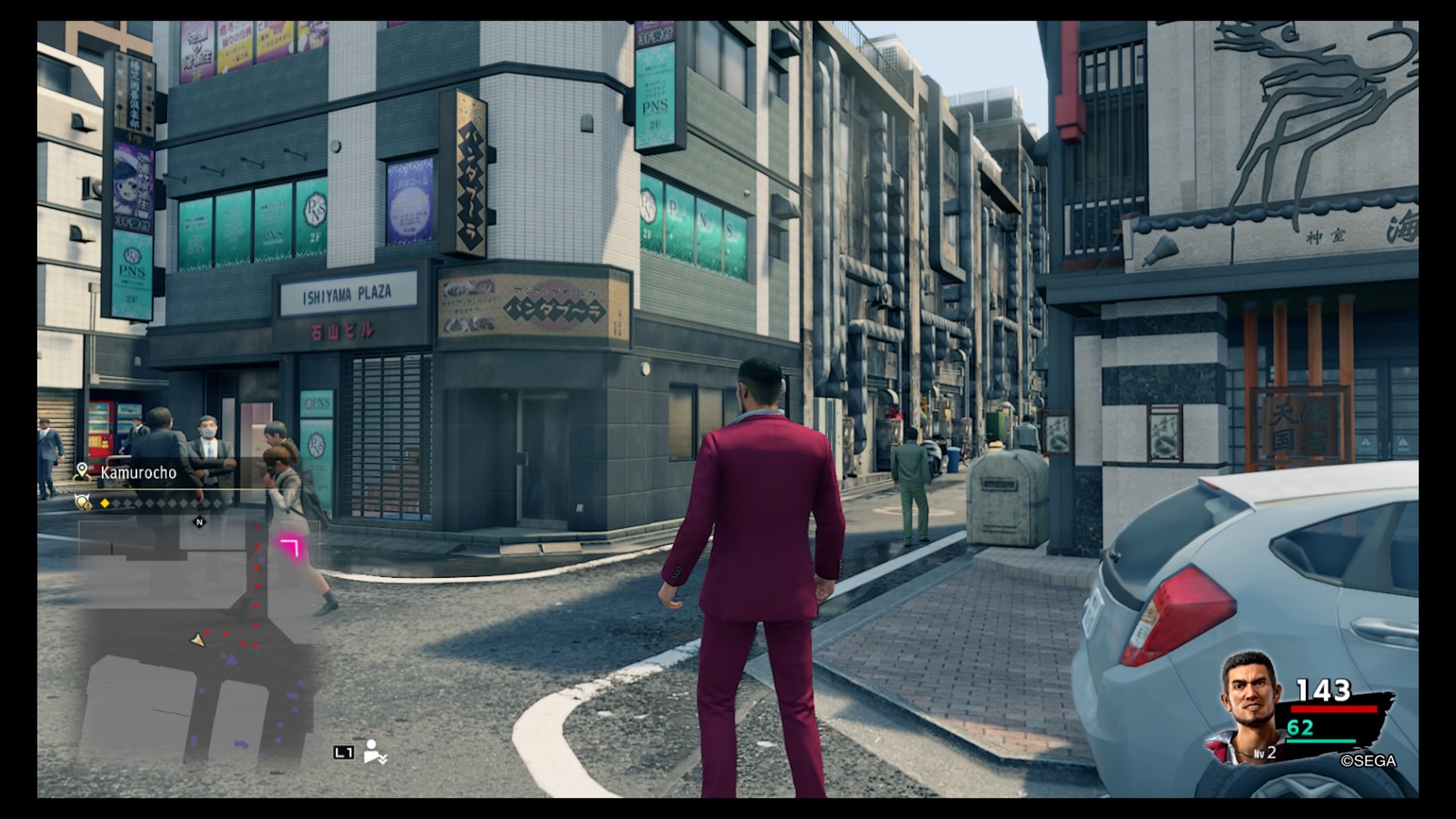This screenshot has width=1456, height=819.
Task: Click the Kamurocho location label
Action: (x=138, y=472)
